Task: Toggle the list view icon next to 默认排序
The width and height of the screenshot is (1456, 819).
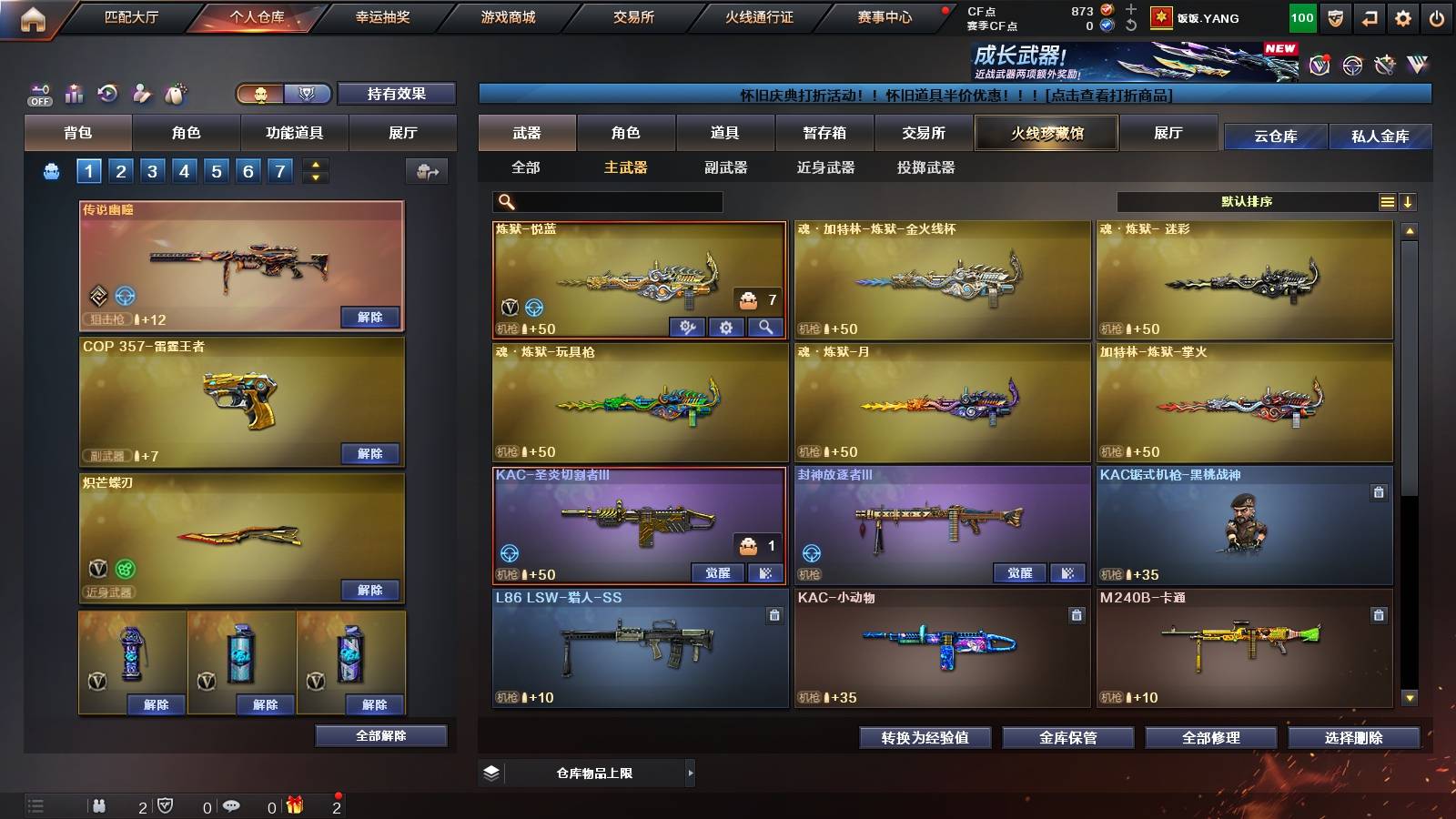Action: point(1388,201)
